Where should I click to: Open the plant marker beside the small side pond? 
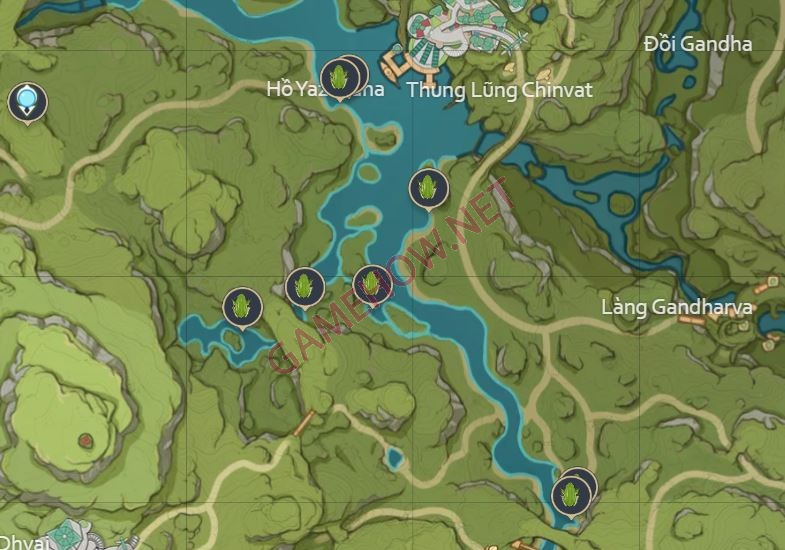pyautogui.click(x=242, y=306)
